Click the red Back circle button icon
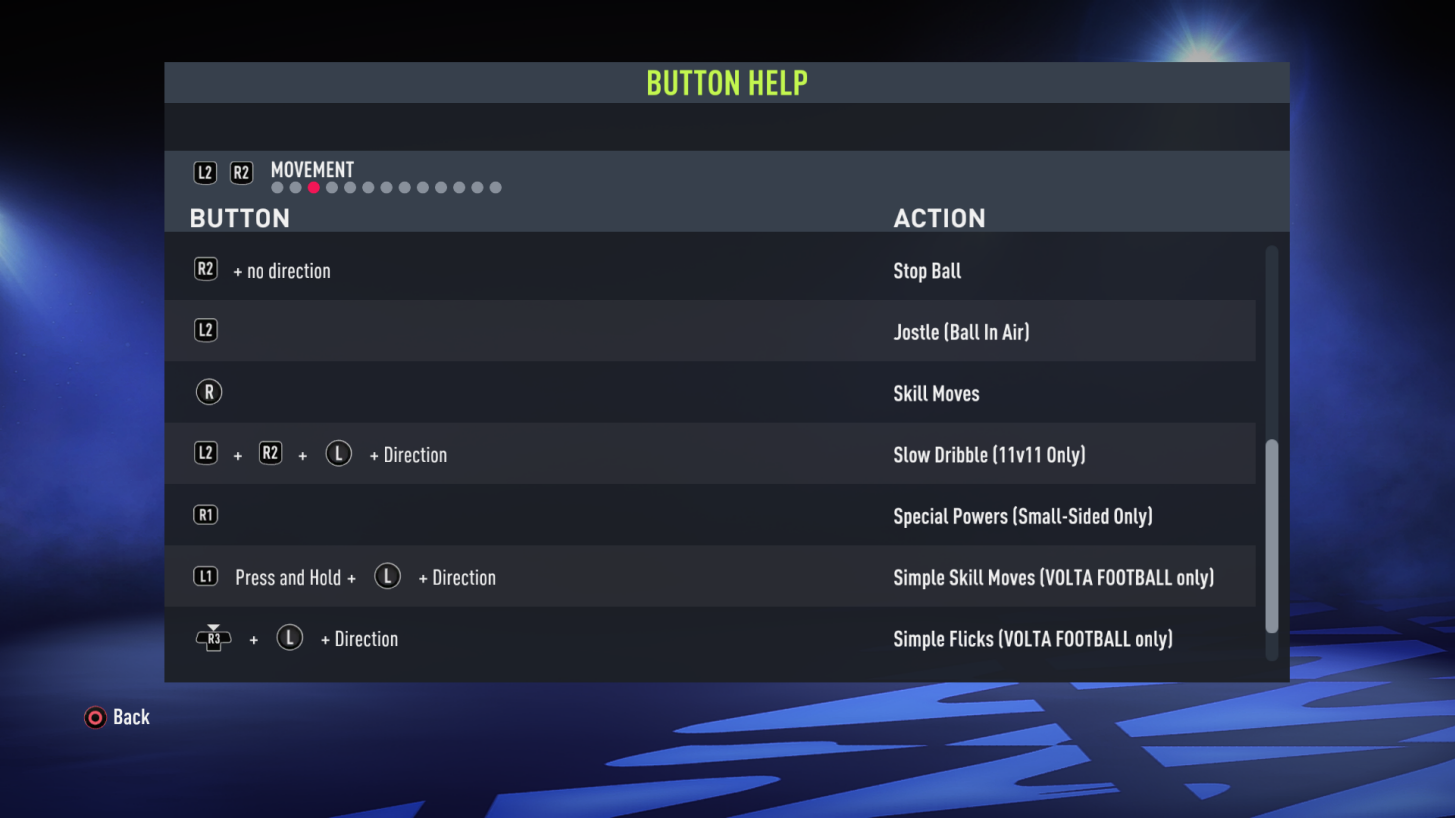The width and height of the screenshot is (1455, 818). point(94,717)
